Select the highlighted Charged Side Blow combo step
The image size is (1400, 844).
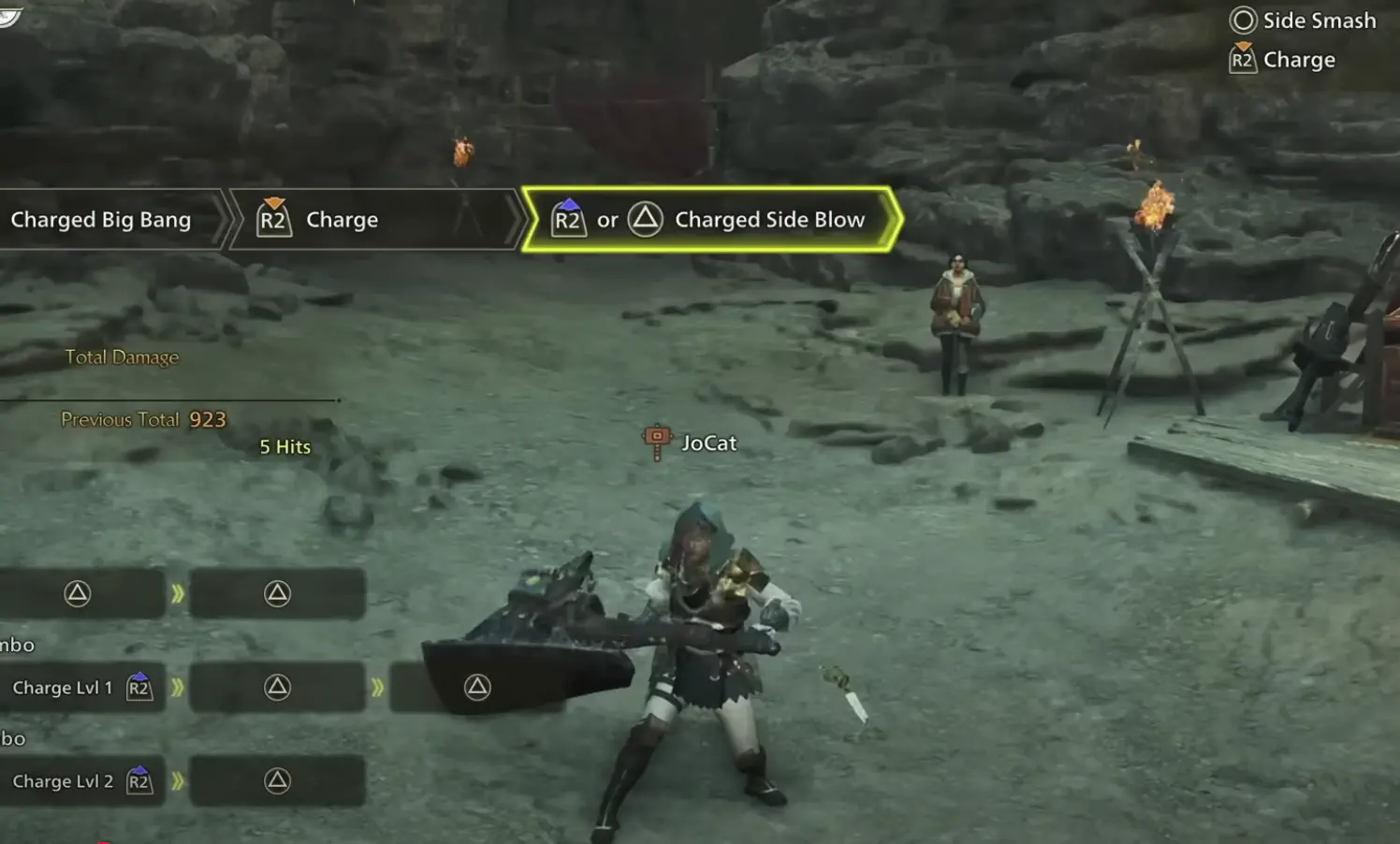click(x=711, y=220)
